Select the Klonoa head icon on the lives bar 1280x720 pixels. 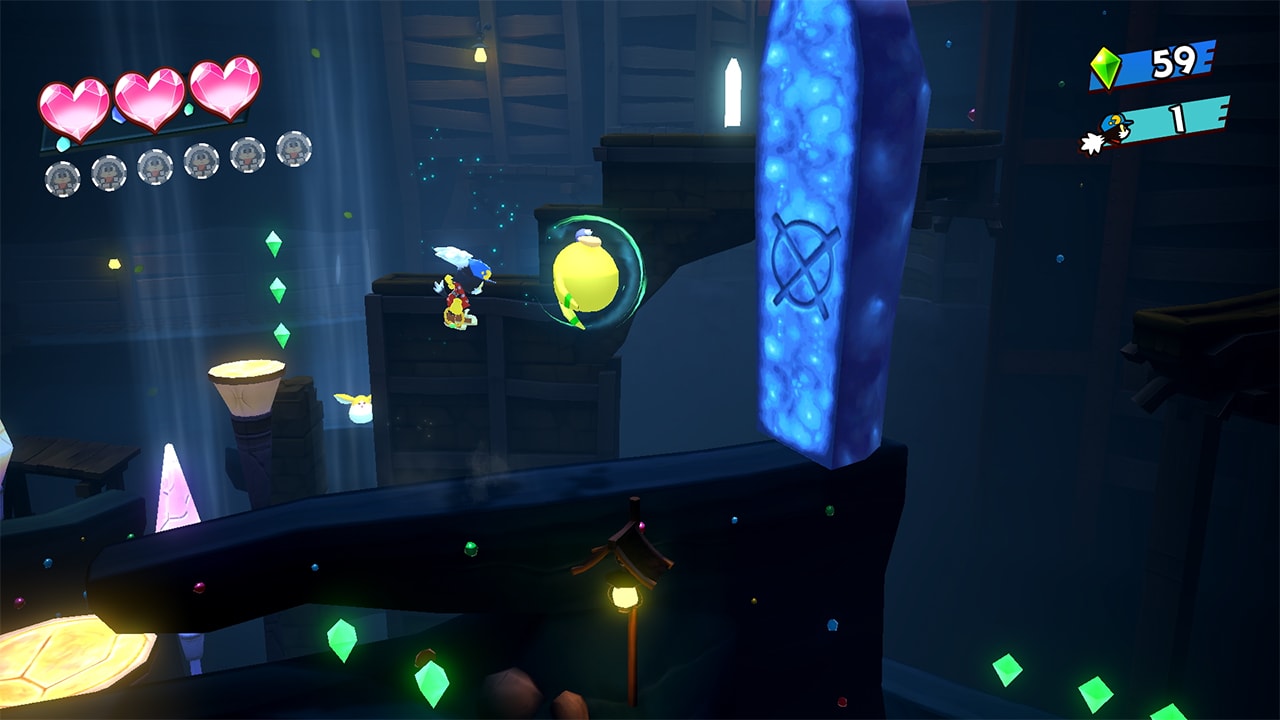[1110, 128]
